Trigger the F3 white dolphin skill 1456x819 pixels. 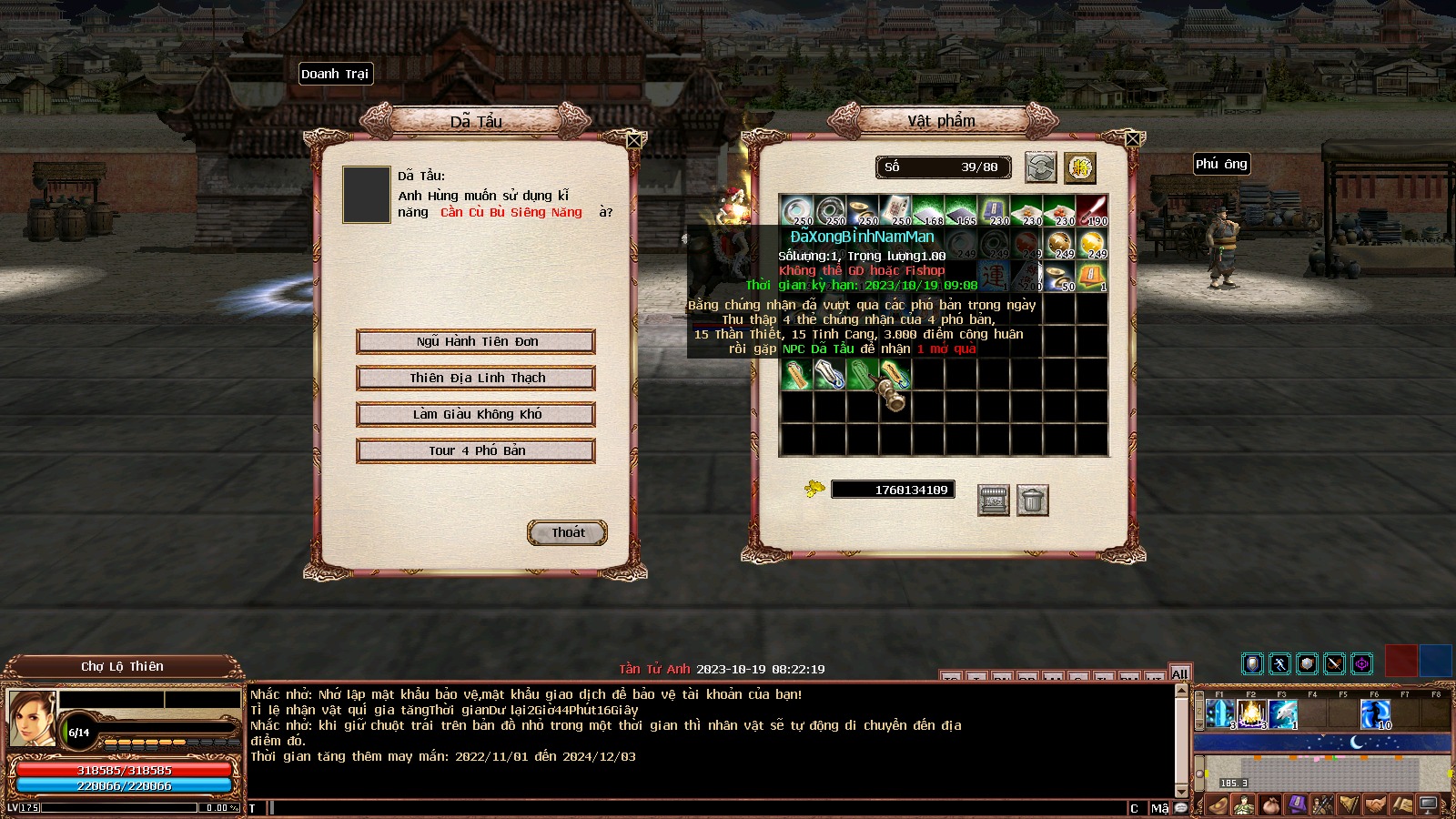pyautogui.click(x=1282, y=714)
